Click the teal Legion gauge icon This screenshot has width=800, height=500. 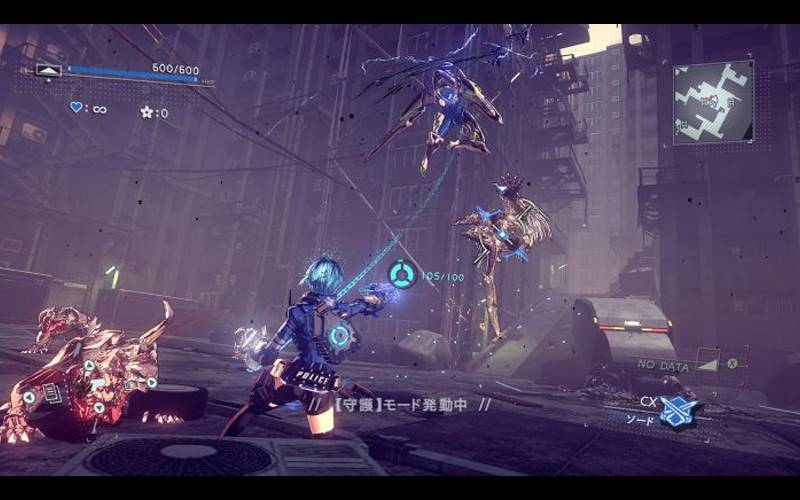pyautogui.click(x=402, y=273)
